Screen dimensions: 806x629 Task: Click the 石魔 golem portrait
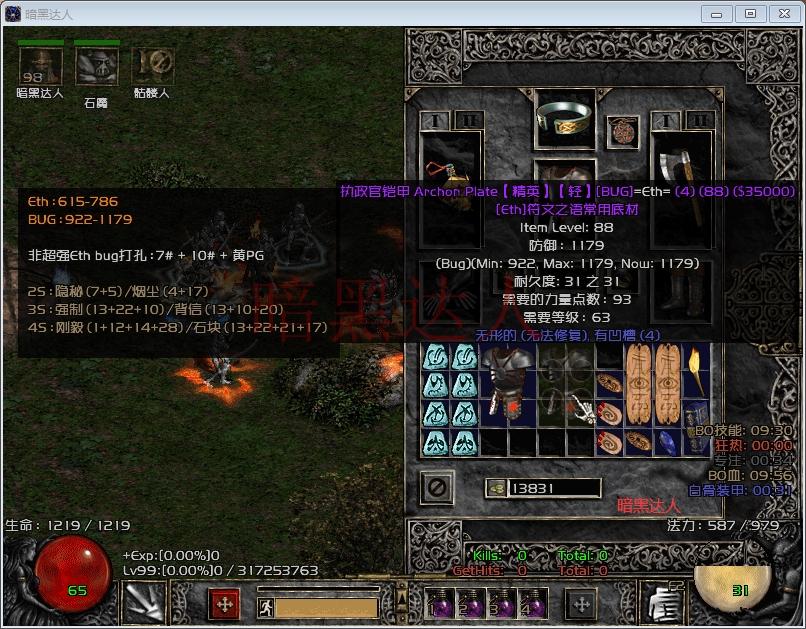pyautogui.click(x=96, y=67)
